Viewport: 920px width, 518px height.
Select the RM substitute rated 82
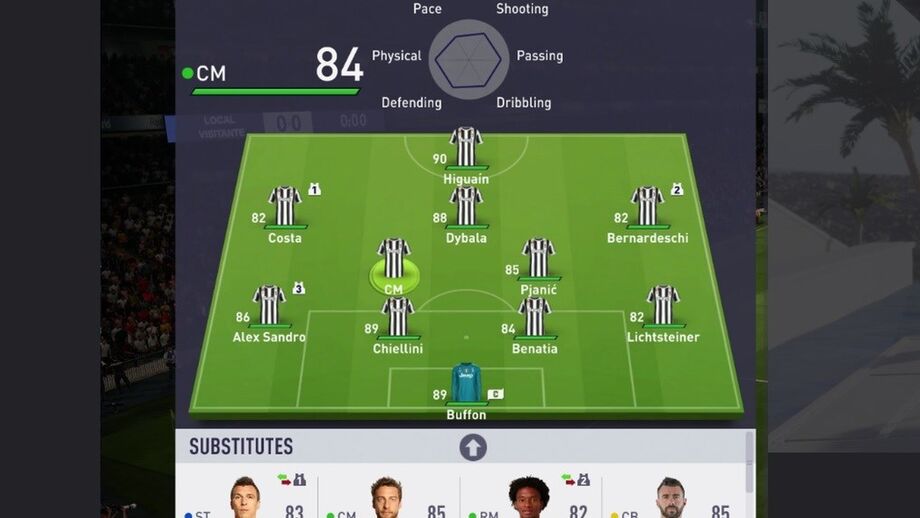[x=529, y=498]
